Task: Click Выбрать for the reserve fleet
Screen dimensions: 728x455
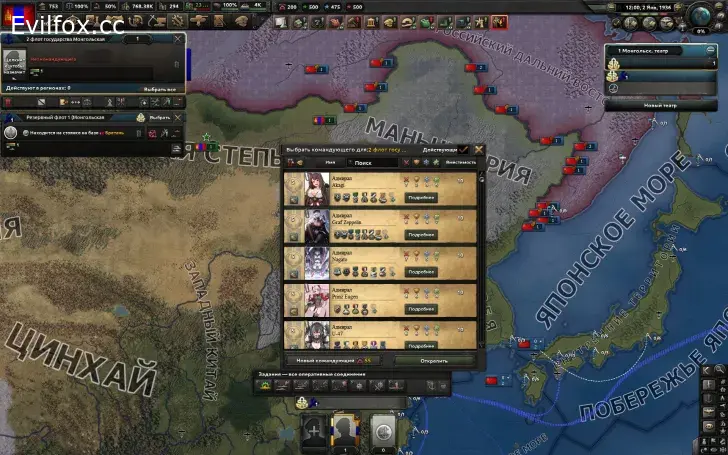Action: pos(160,117)
